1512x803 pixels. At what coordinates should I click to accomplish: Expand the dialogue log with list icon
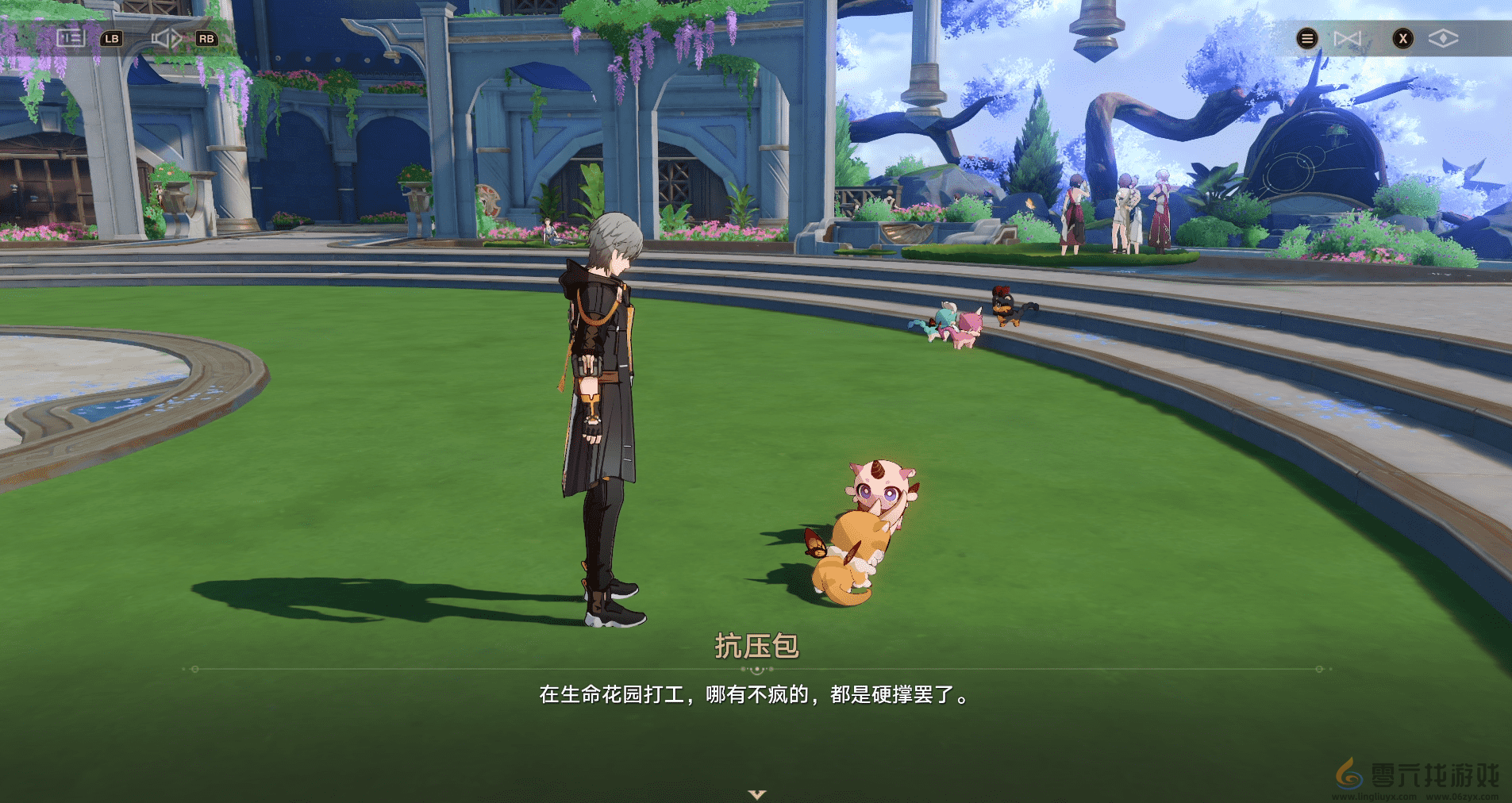(x=71, y=38)
